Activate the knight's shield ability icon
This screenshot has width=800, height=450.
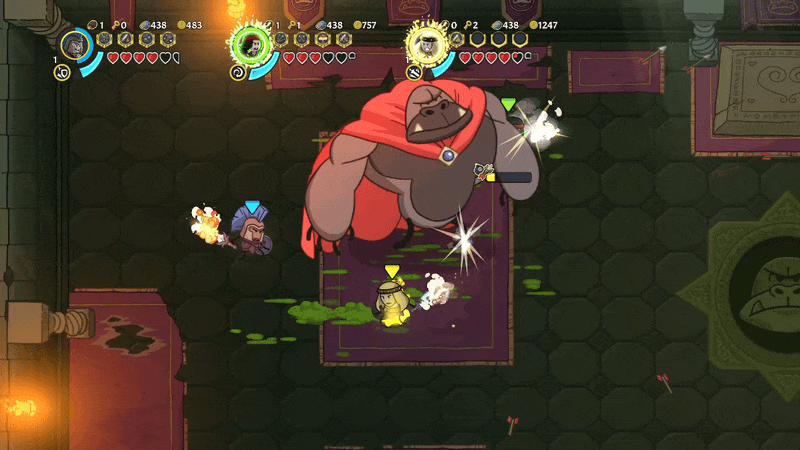click(61, 73)
